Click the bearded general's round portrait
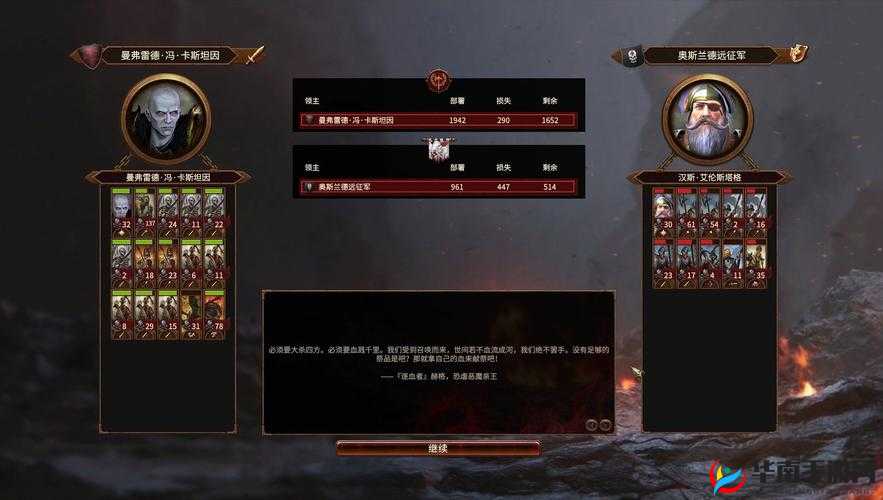The width and height of the screenshot is (883, 500). tap(709, 119)
